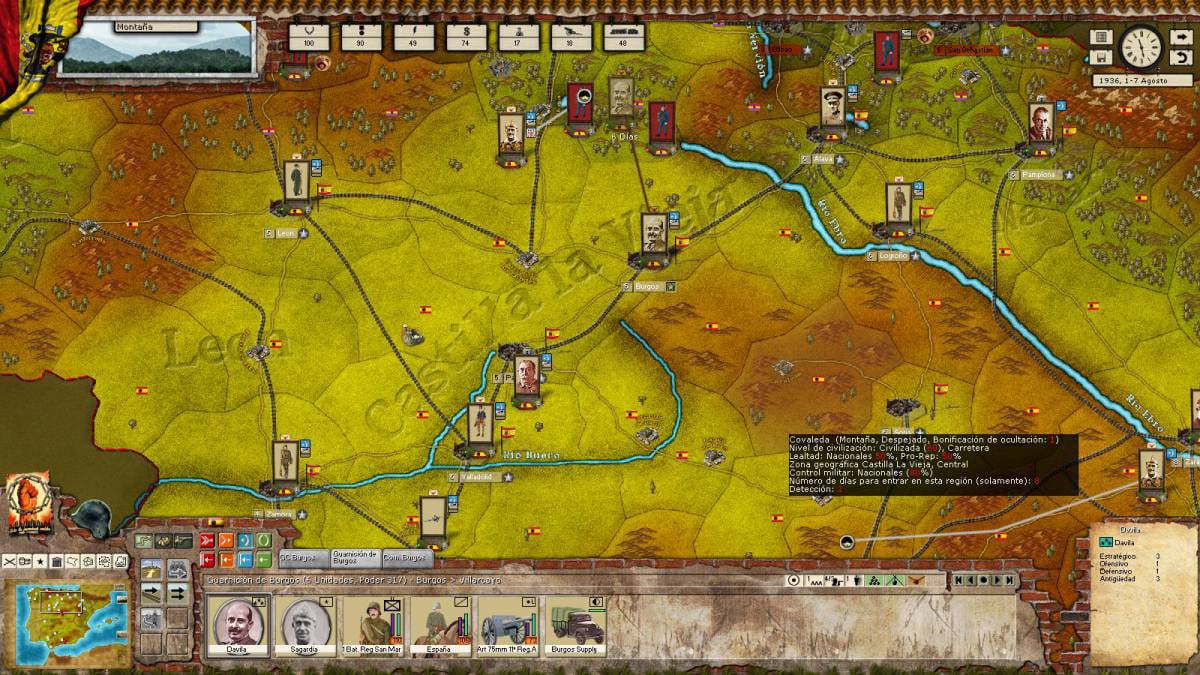Click the curved undo arrow button
The height and width of the screenshot is (675, 1200).
[1180, 57]
